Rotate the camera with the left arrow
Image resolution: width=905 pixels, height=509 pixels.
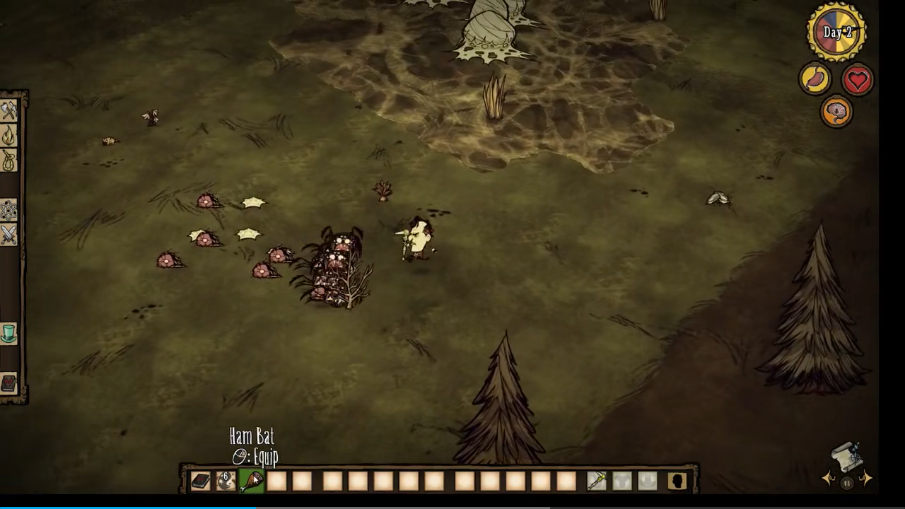tap(828, 479)
